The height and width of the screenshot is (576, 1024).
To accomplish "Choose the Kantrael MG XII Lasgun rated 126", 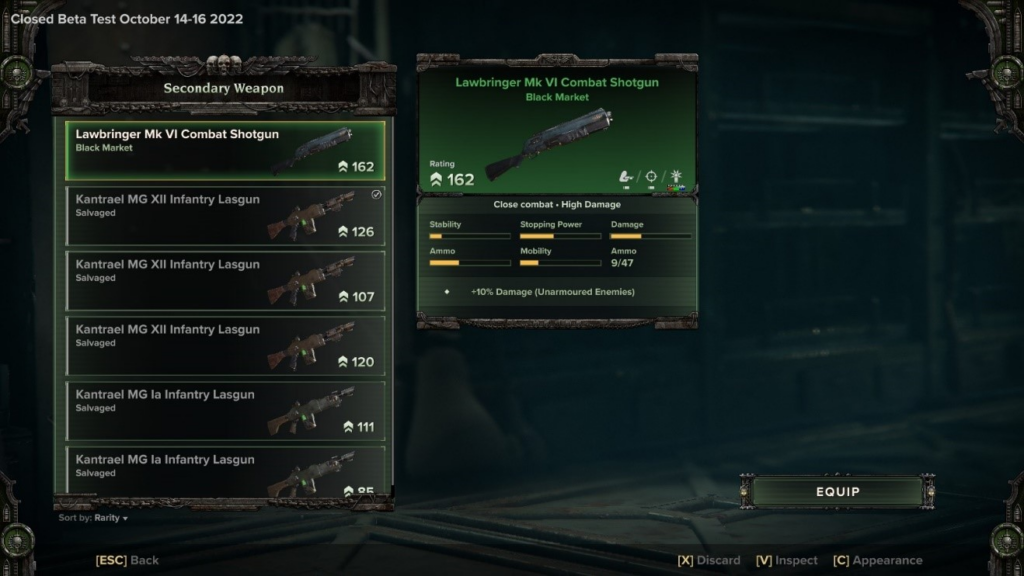I will pyautogui.click(x=226, y=215).
